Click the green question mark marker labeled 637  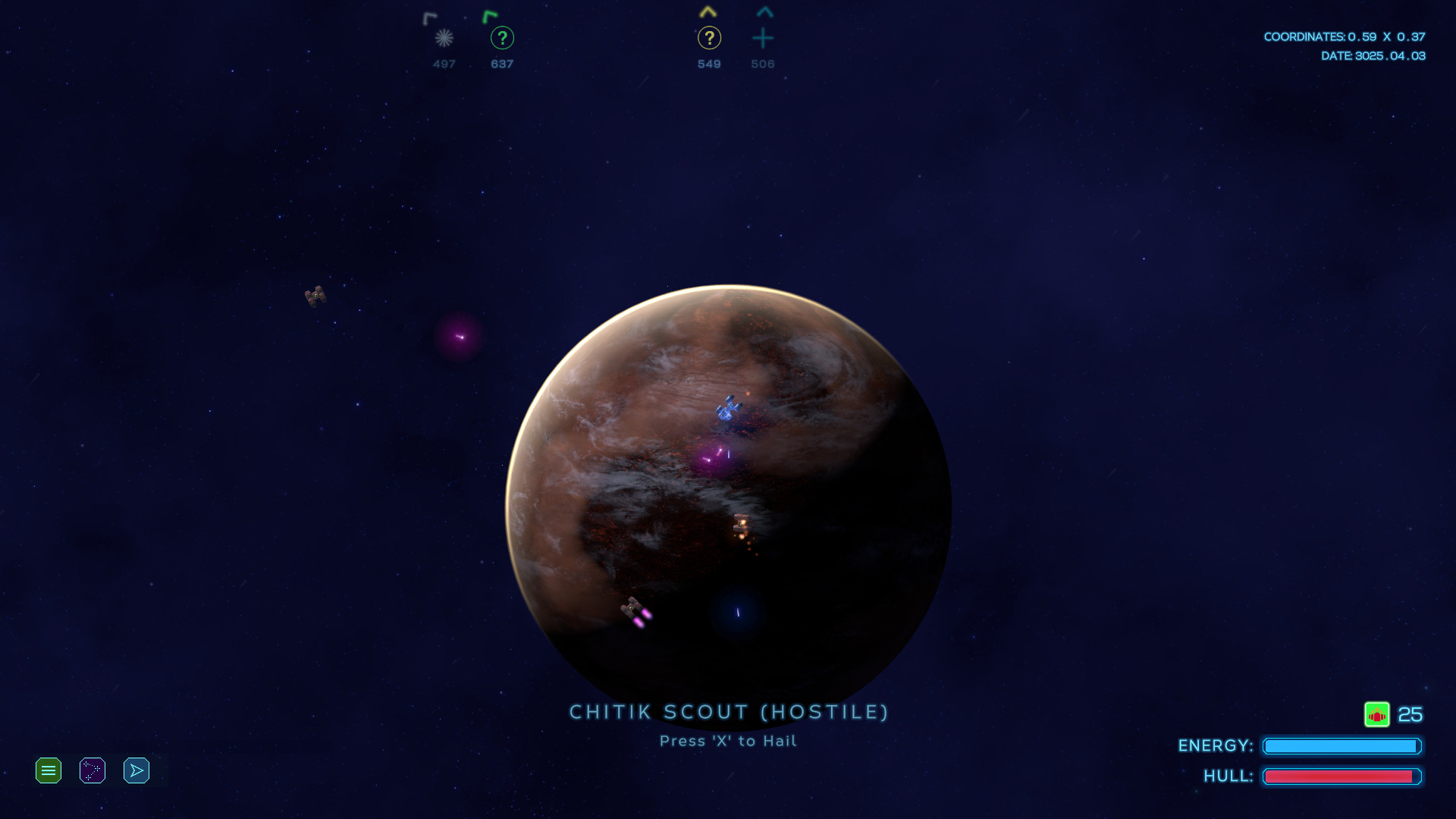point(502,37)
